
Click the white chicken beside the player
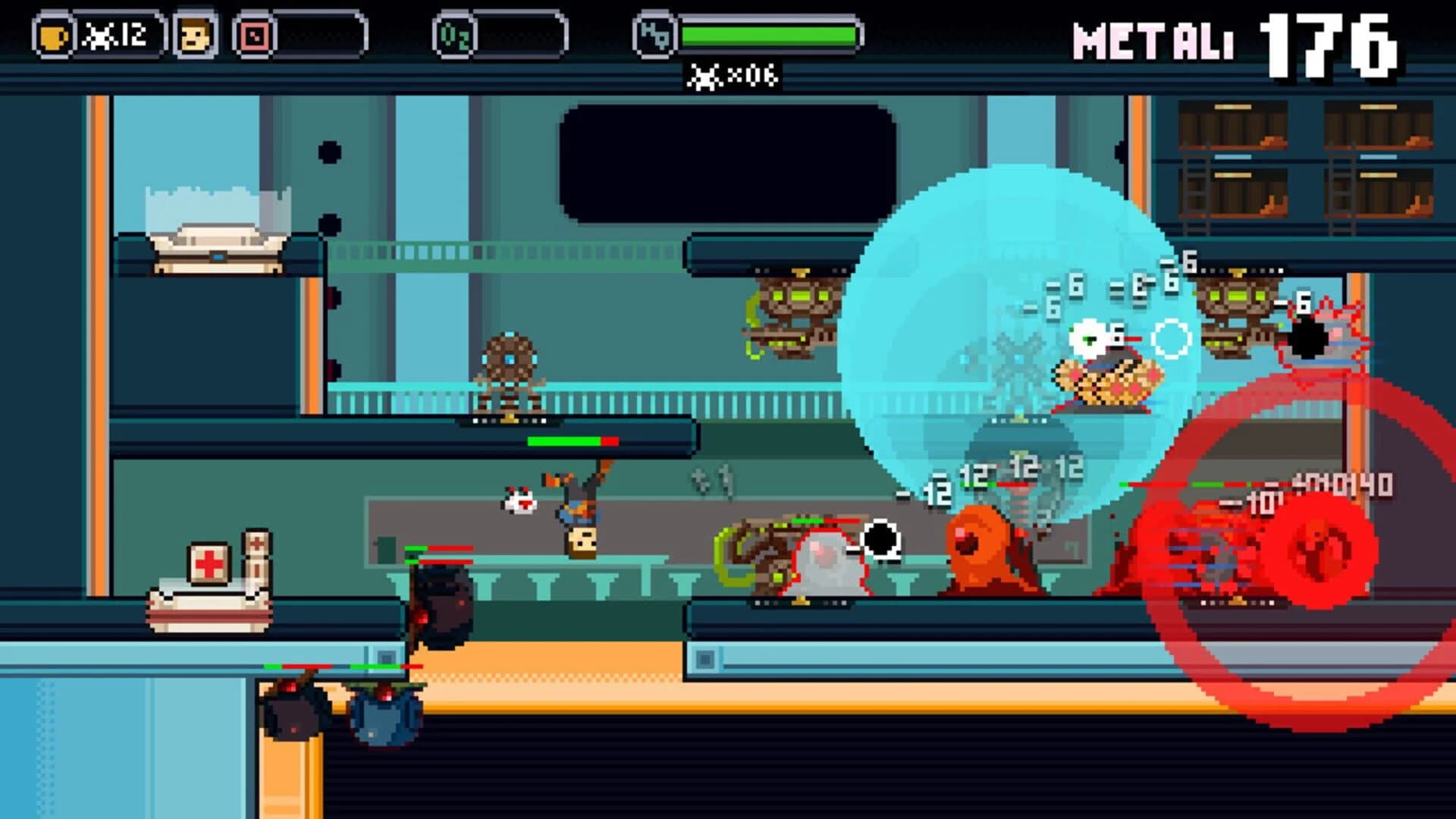[x=520, y=502]
